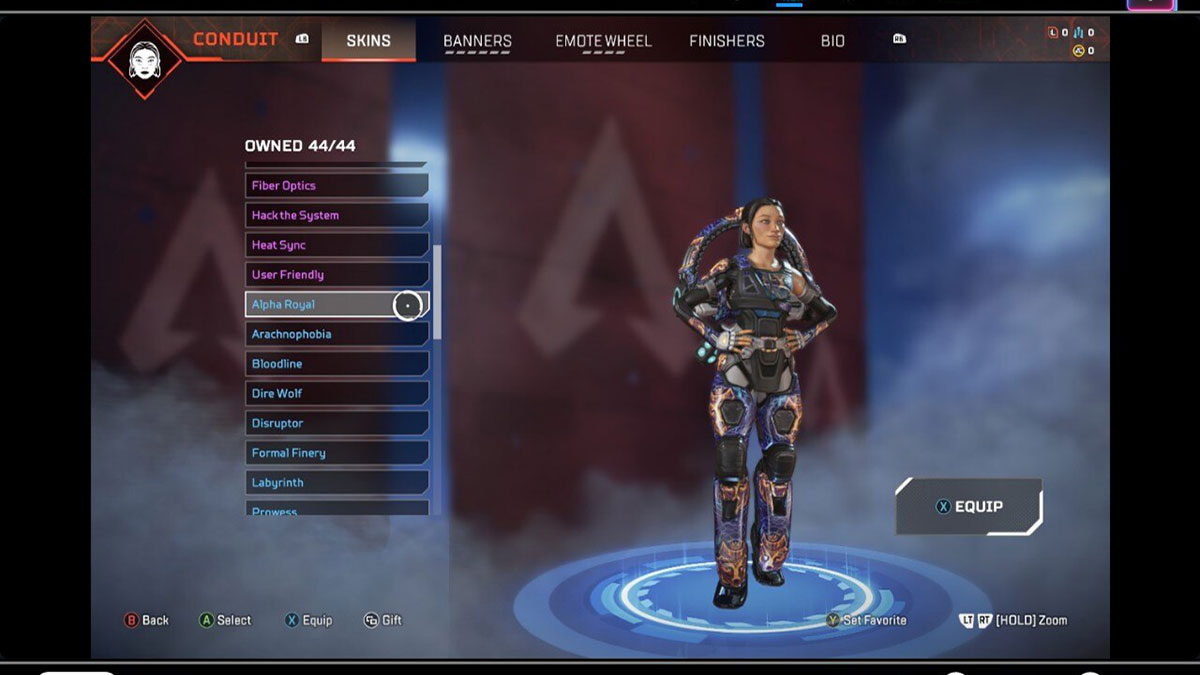Click the Conduit legend portrait icon
1200x675 pixels.
pyautogui.click(x=144, y=57)
